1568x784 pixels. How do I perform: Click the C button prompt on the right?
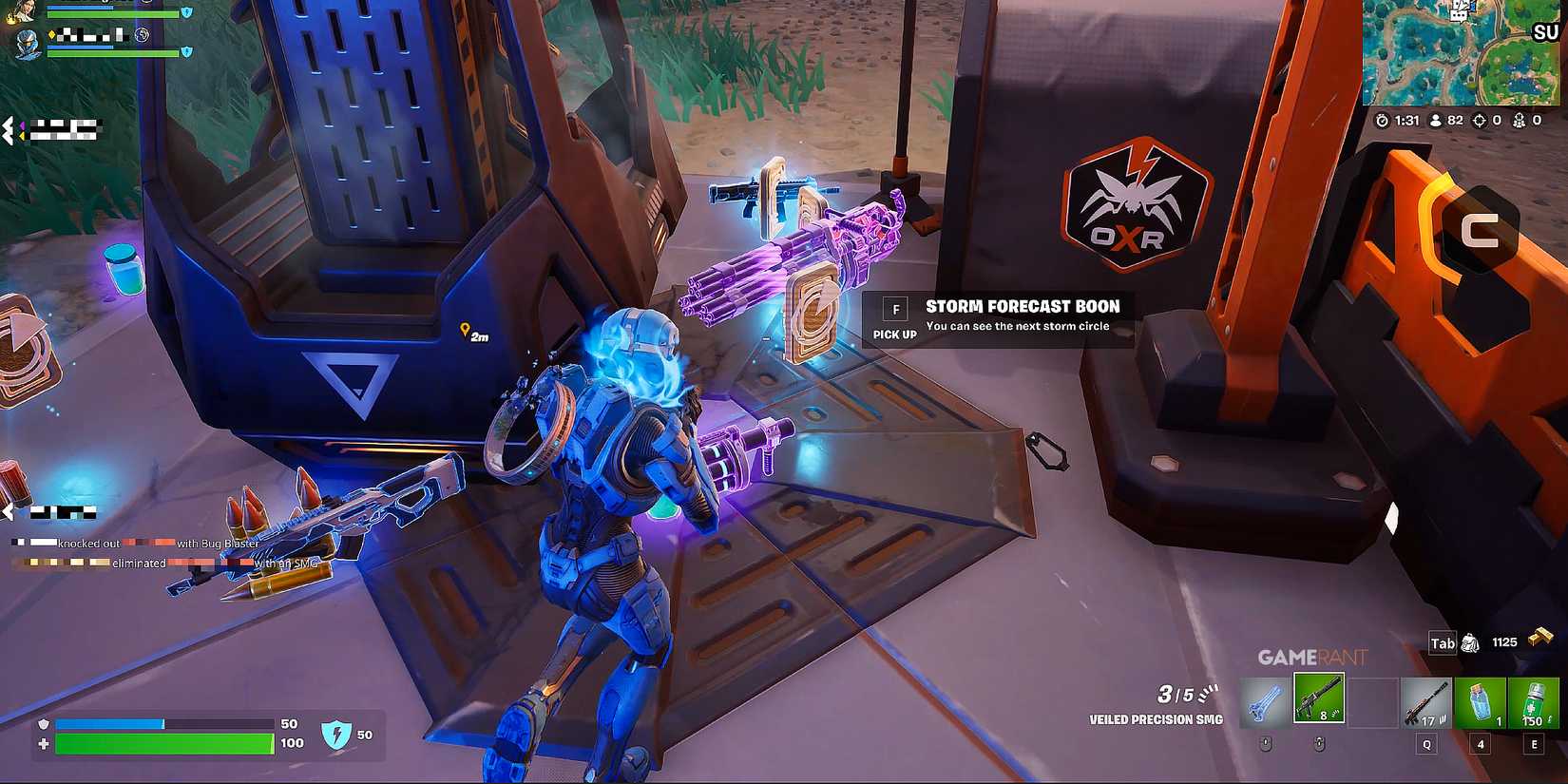tap(1479, 231)
